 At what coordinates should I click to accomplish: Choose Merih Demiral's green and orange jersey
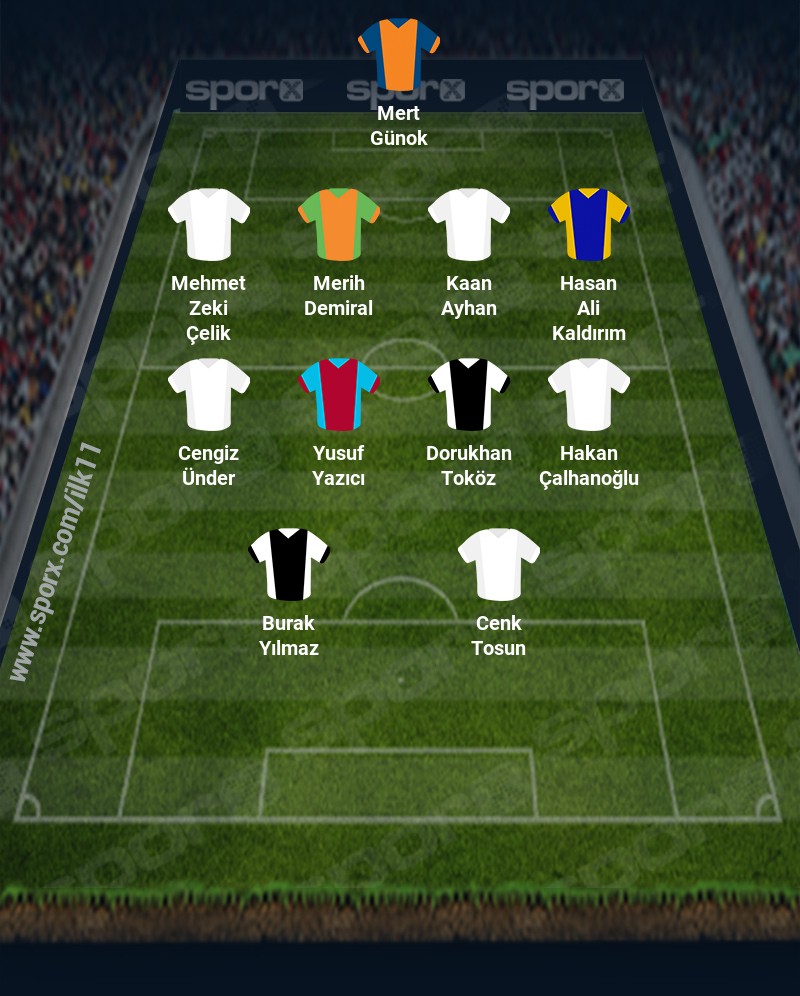tap(339, 224)
